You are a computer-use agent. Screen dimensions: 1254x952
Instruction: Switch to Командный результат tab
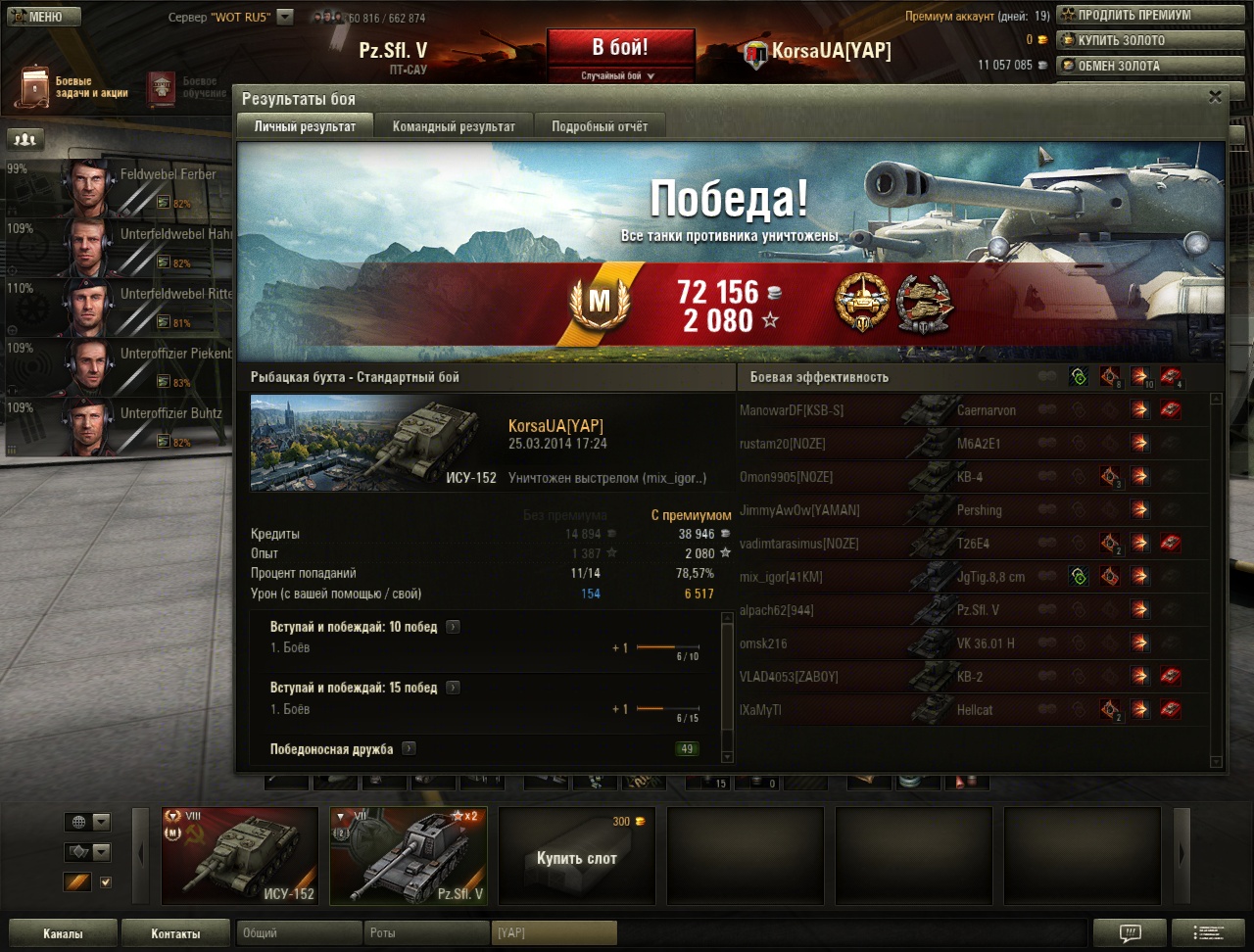(454, 126)
